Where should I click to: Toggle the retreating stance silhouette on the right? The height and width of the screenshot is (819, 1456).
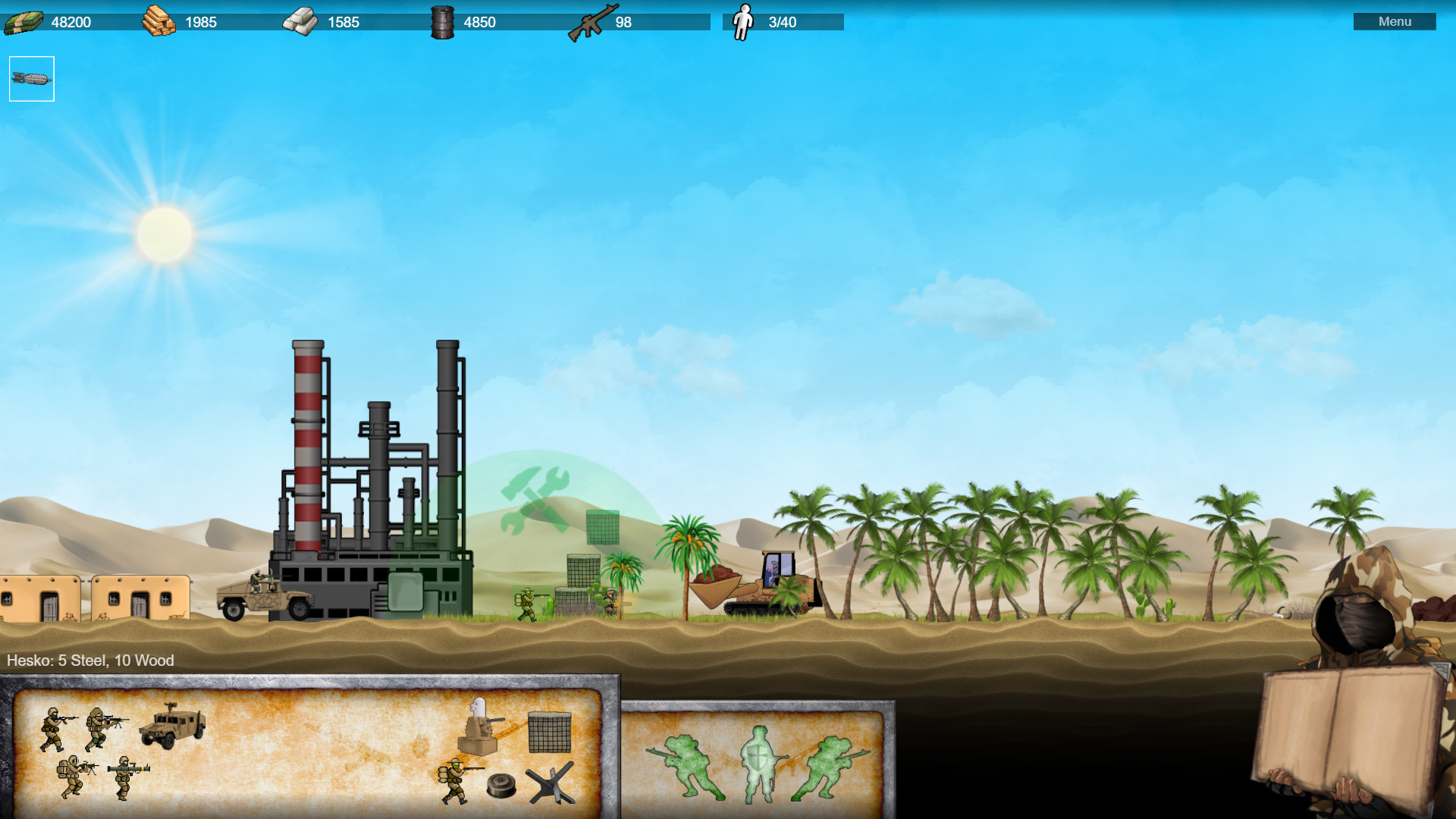point(830,766)
